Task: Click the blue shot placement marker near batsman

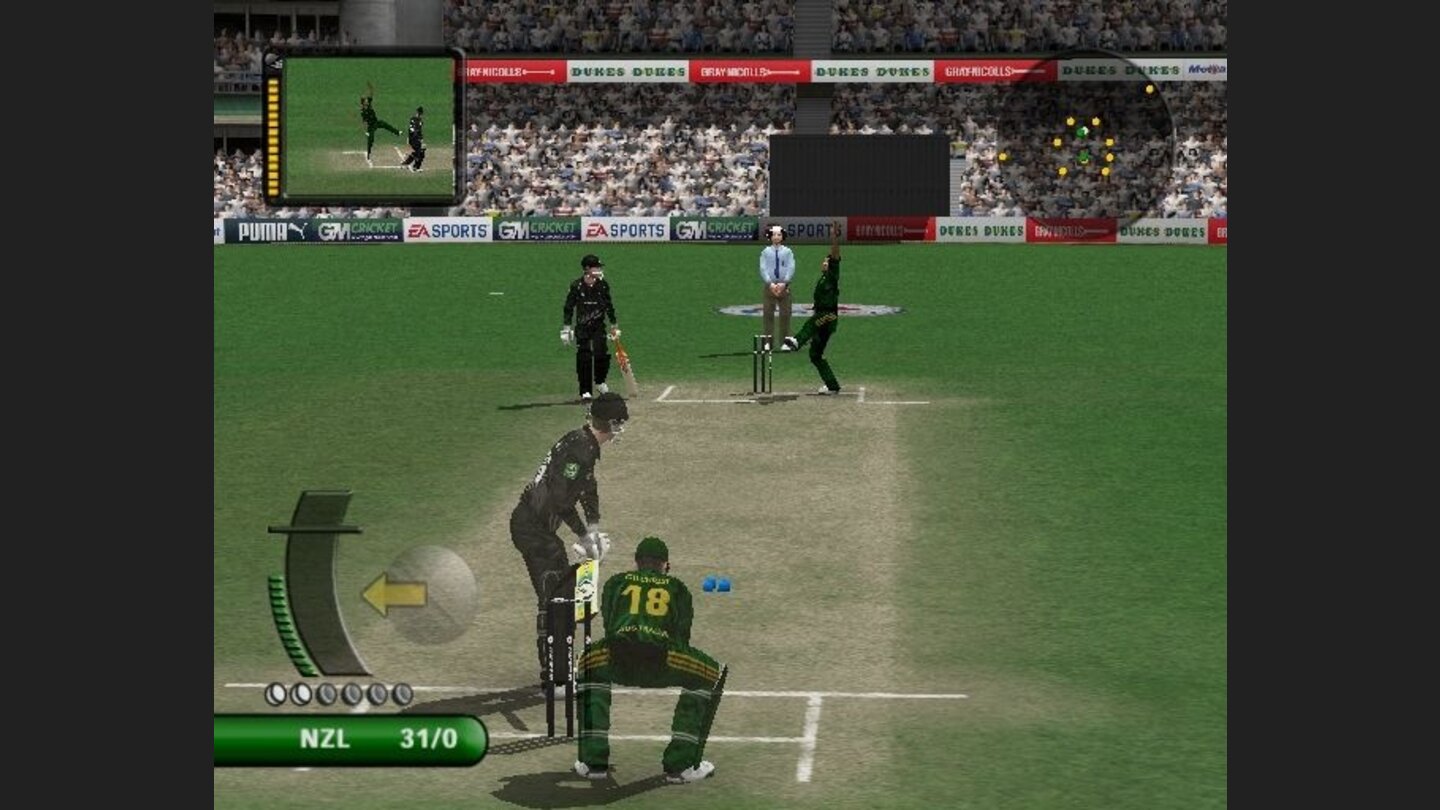Action: pyautogui.click(x=718, y=586)
